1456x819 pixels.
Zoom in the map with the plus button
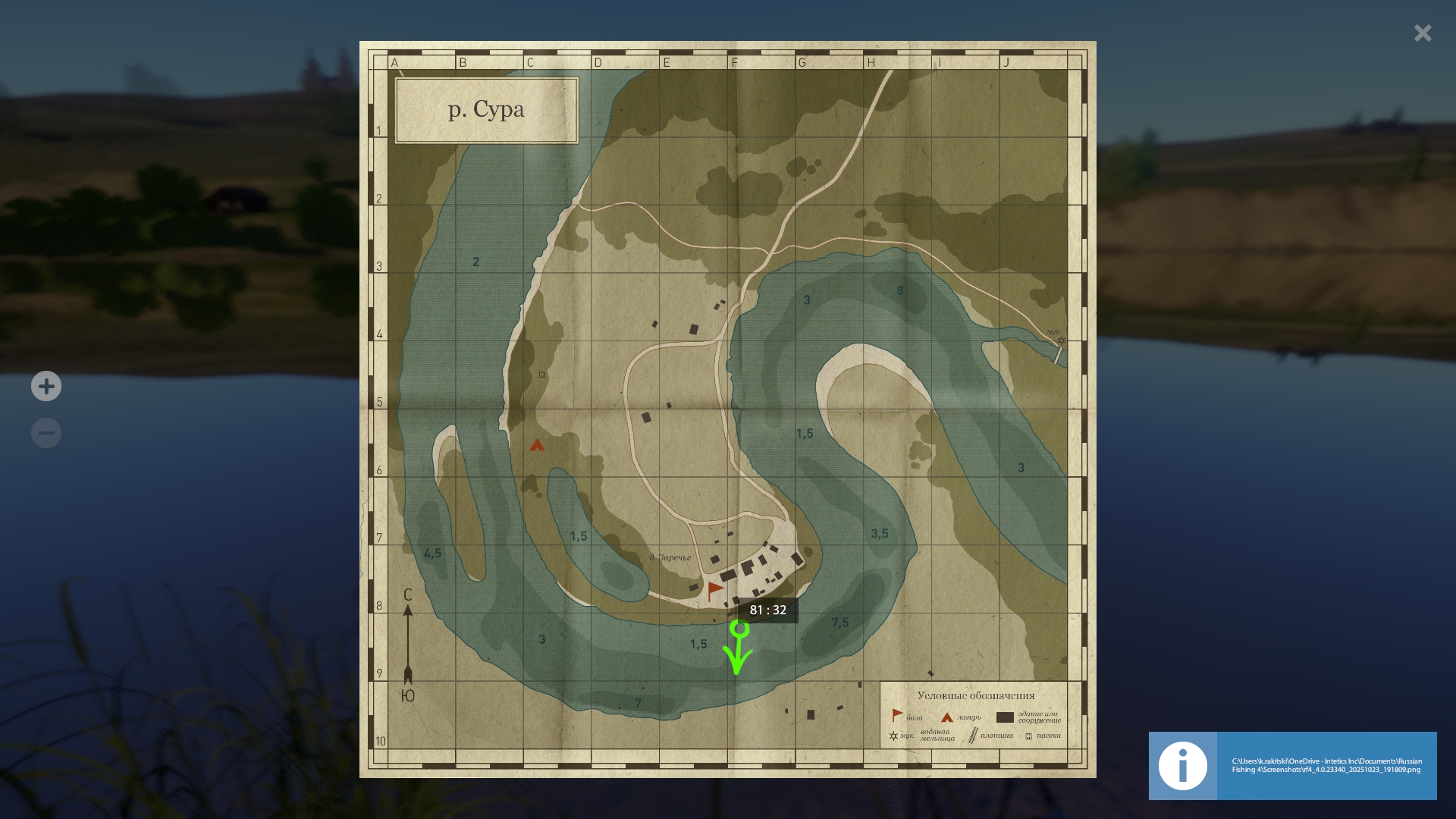click(x=46, y=387)
